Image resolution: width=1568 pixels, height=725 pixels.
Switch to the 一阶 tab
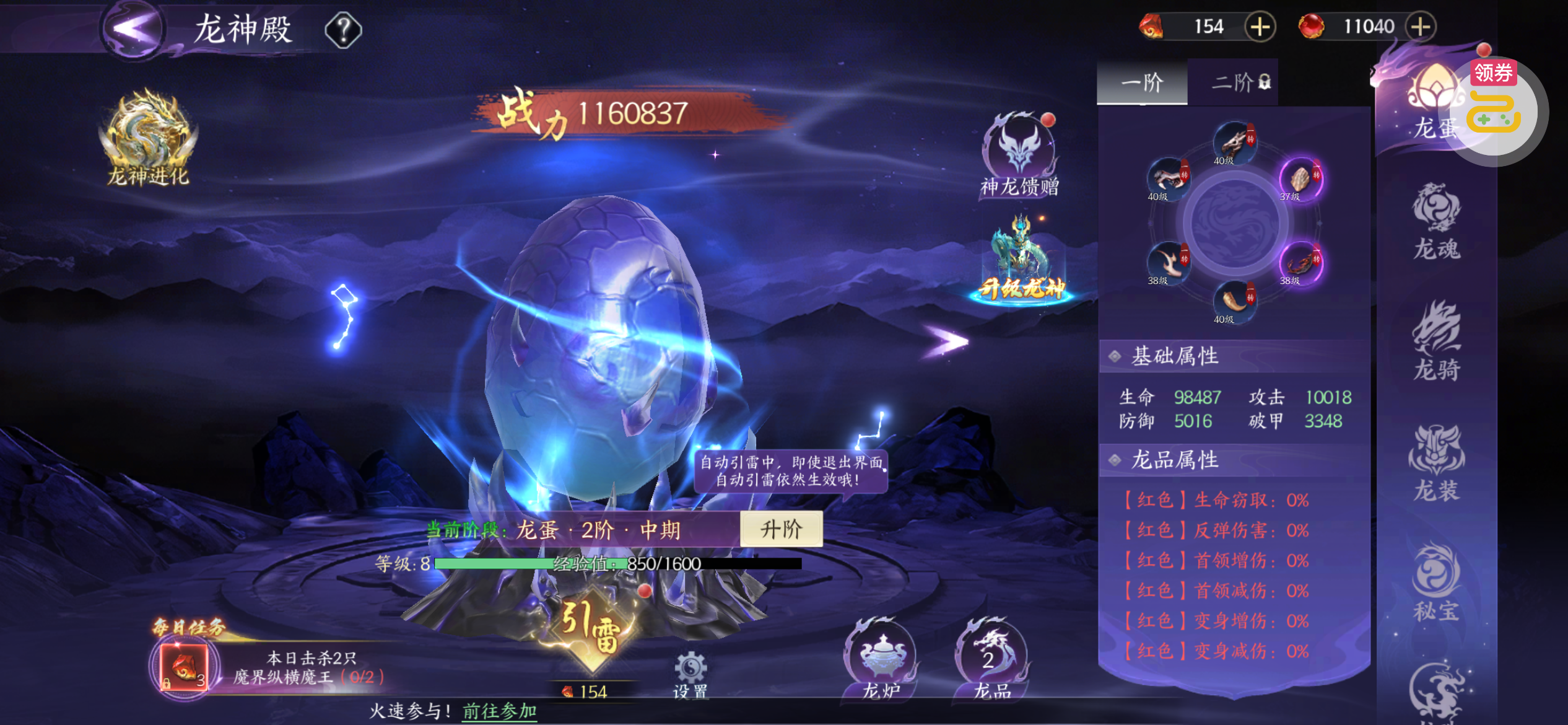point(1142,82)
